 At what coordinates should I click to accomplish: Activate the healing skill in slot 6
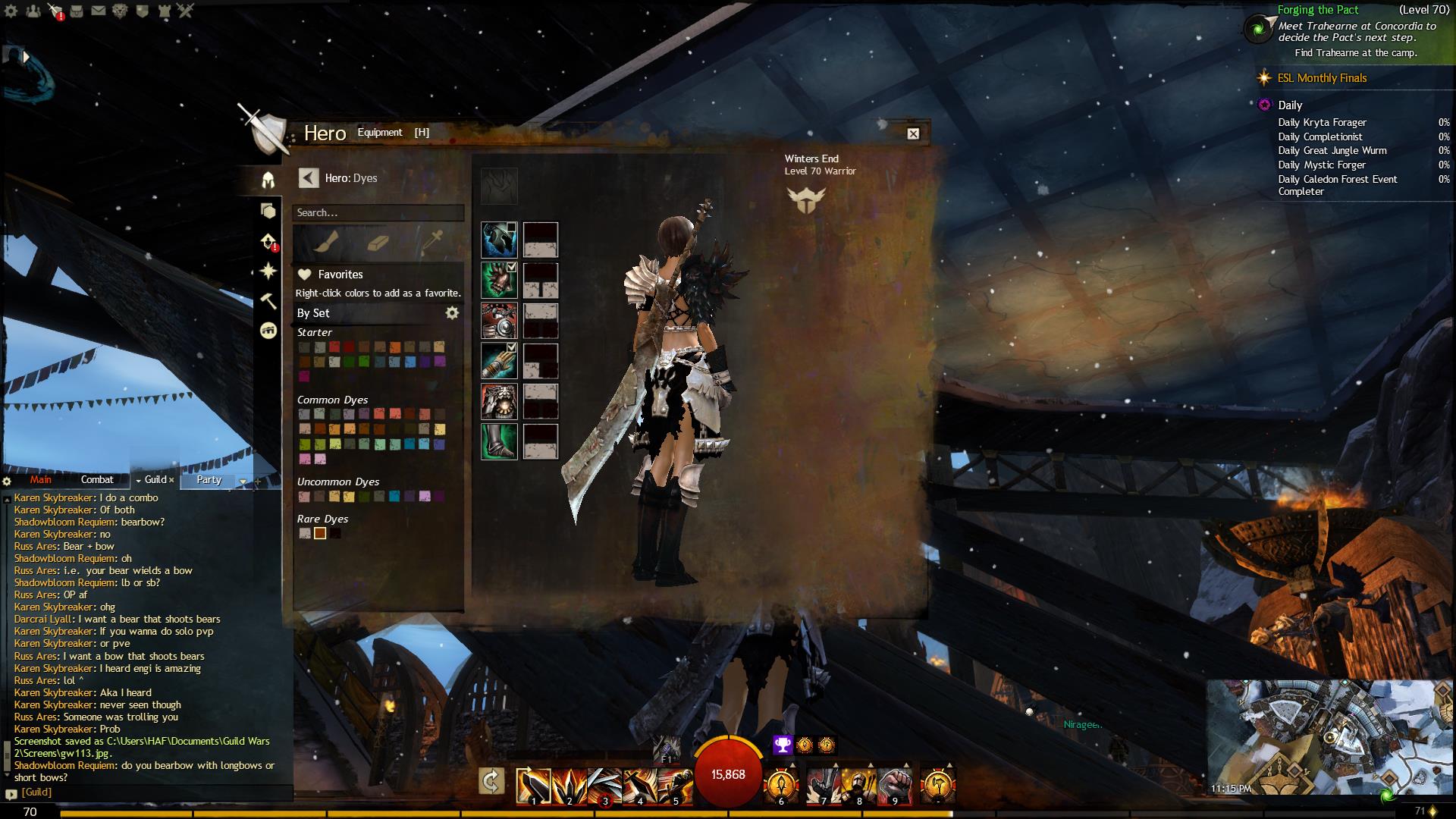[781, 786]
